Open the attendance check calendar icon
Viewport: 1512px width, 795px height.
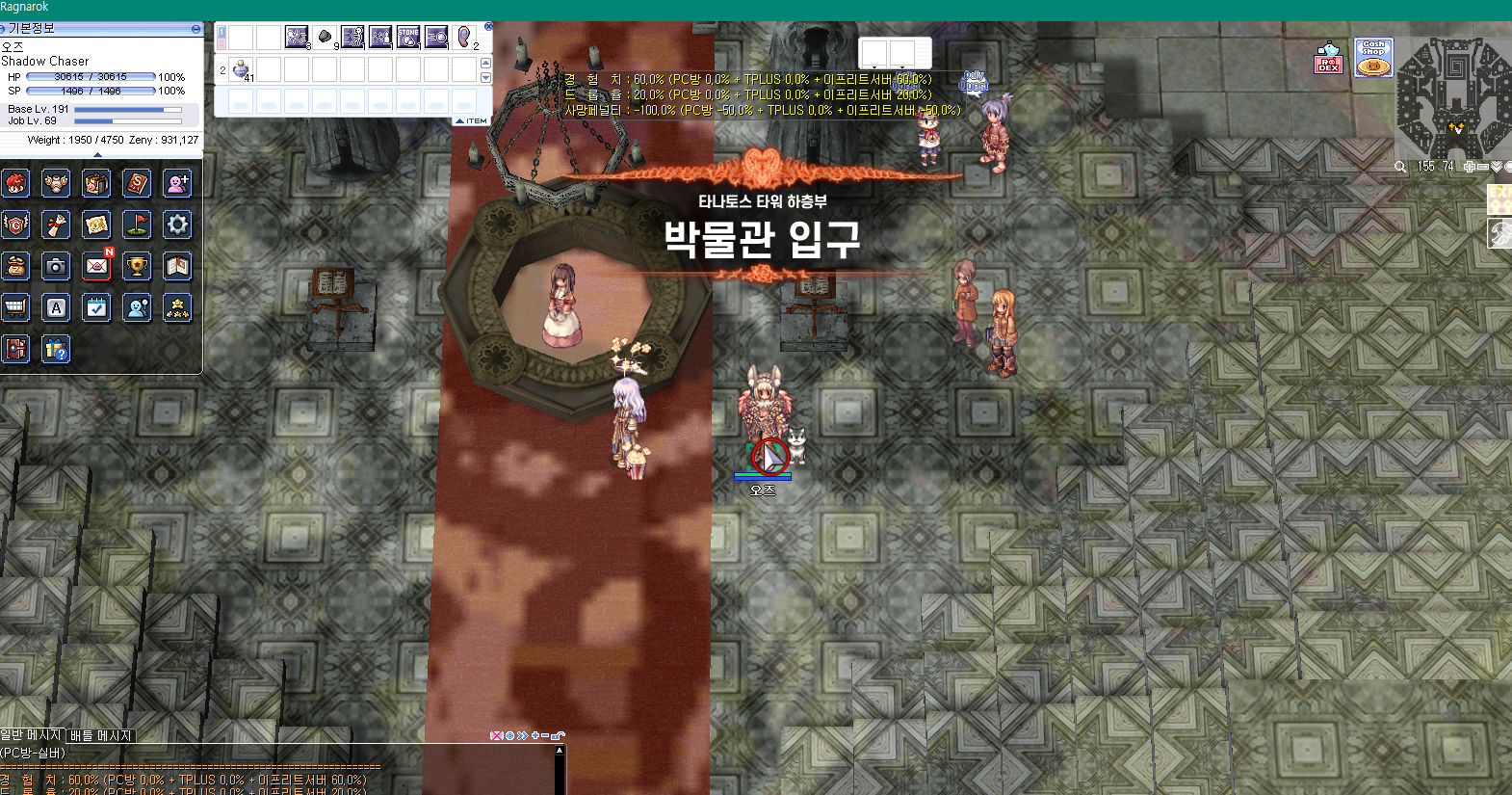pos(95,306)
